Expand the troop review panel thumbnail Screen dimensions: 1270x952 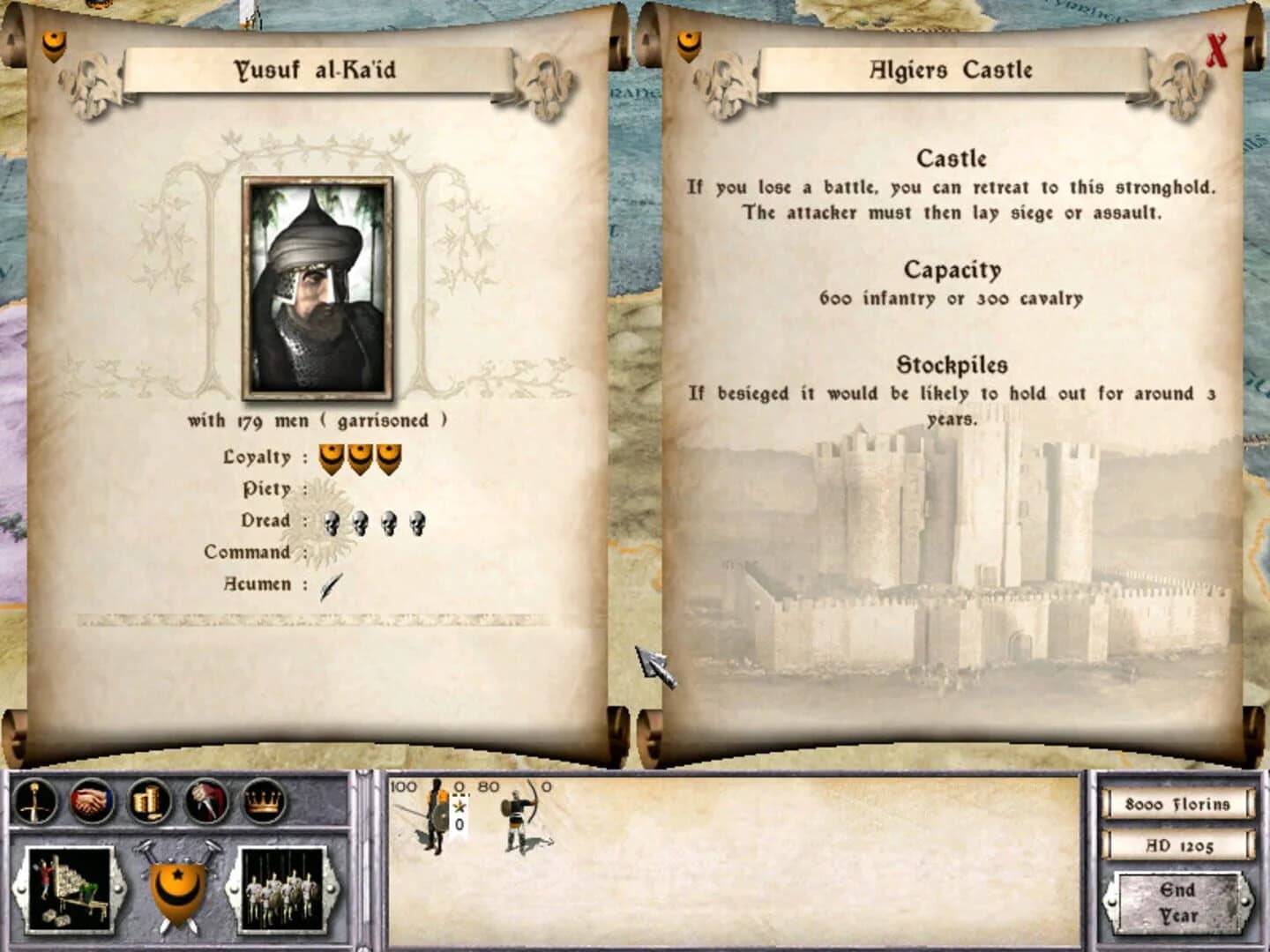(x=280, y=892)
